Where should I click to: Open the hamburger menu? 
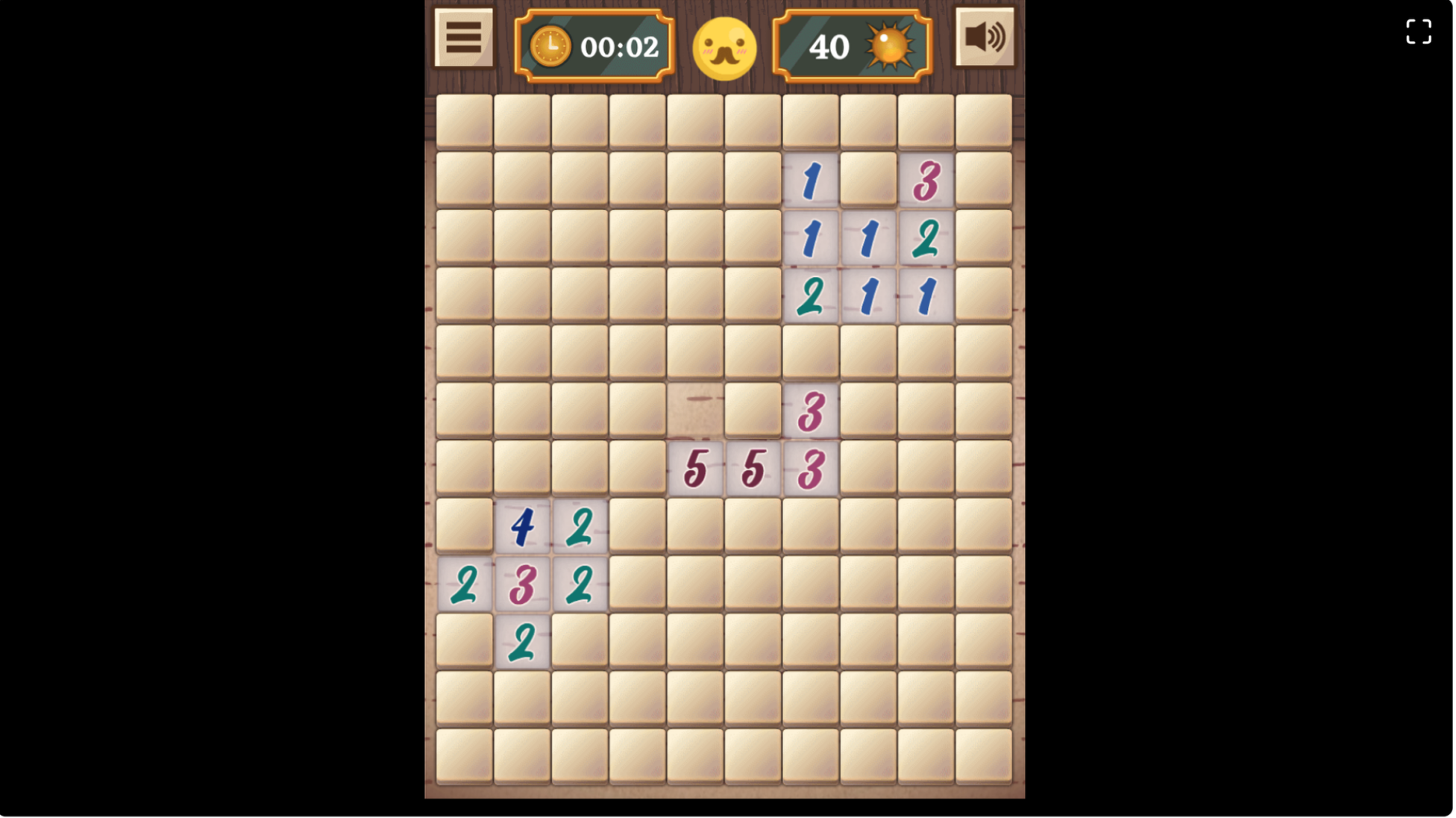(462, 37)
